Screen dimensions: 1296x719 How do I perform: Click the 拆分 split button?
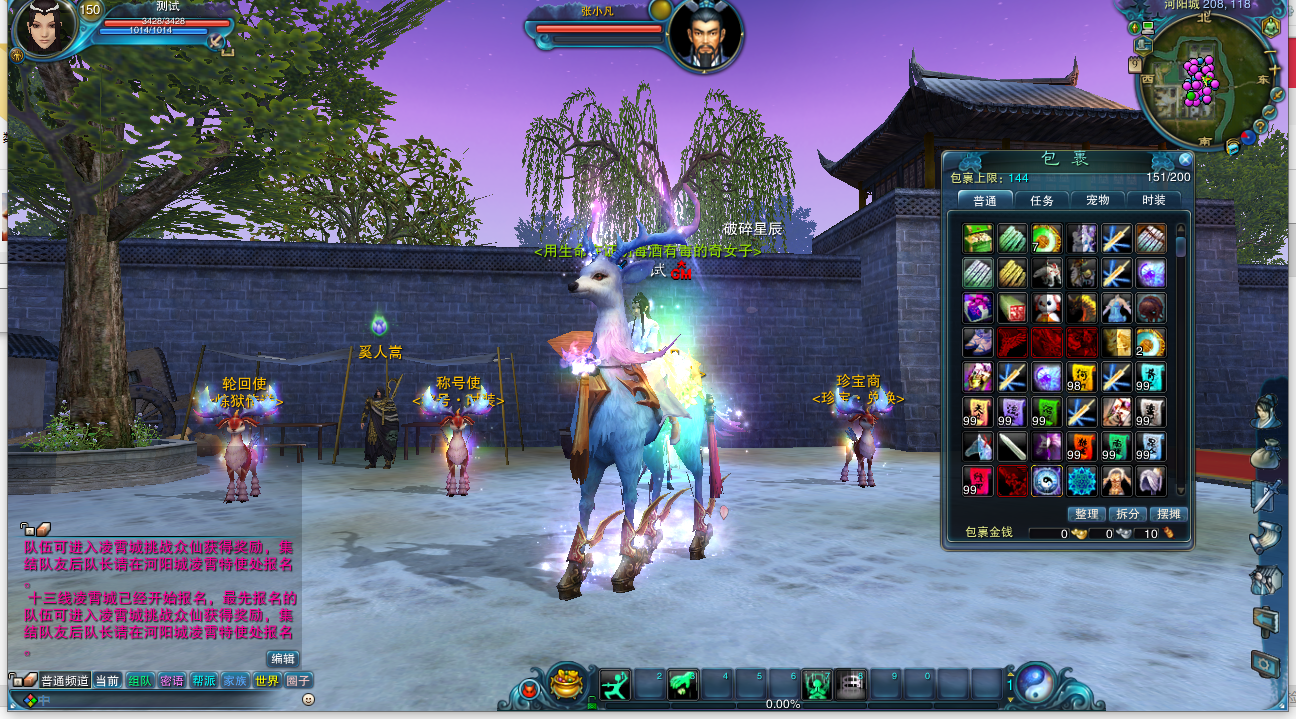tap(1126, 514)
